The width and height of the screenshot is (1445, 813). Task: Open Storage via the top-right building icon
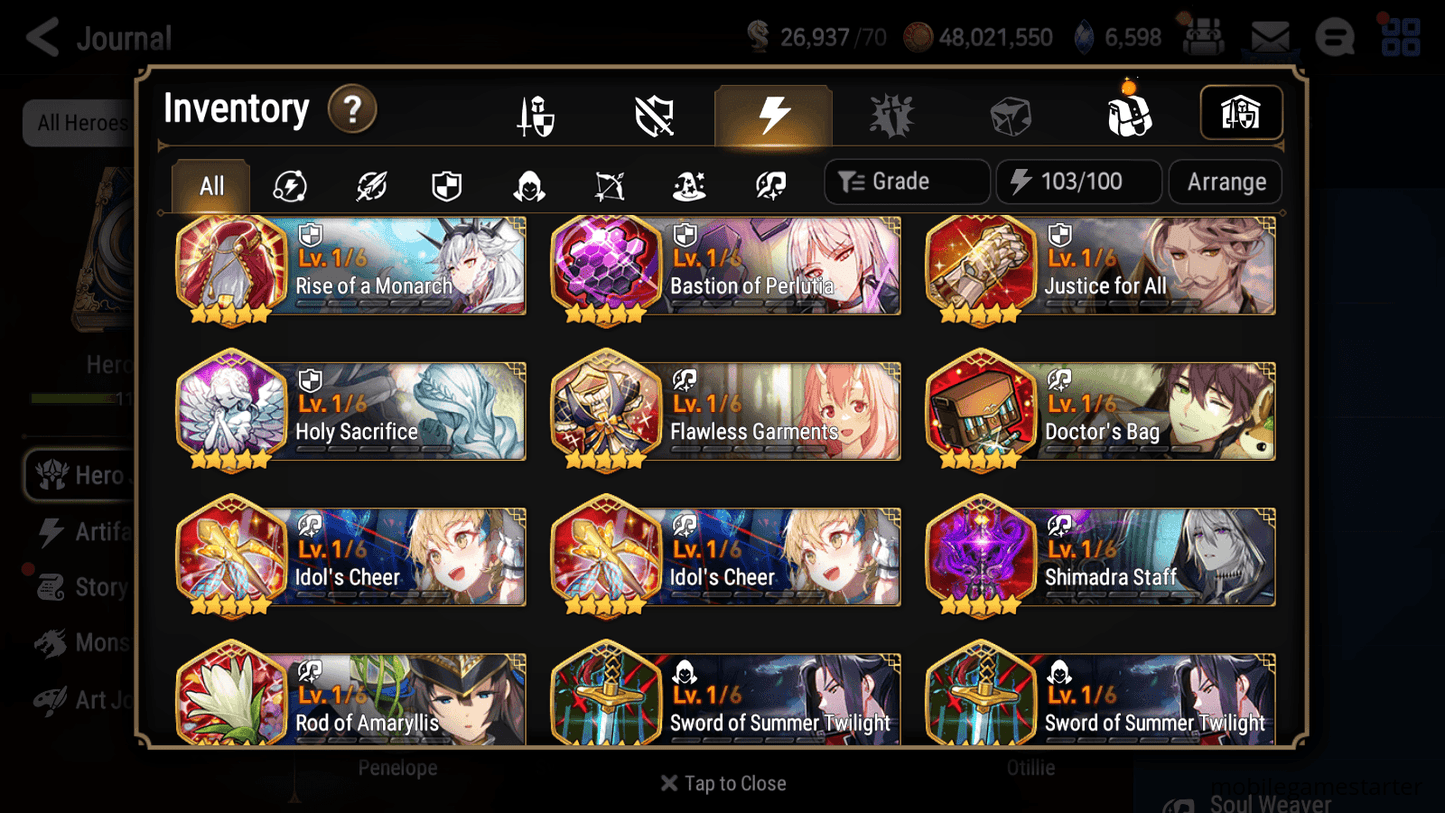click(x=1240, y=113)
